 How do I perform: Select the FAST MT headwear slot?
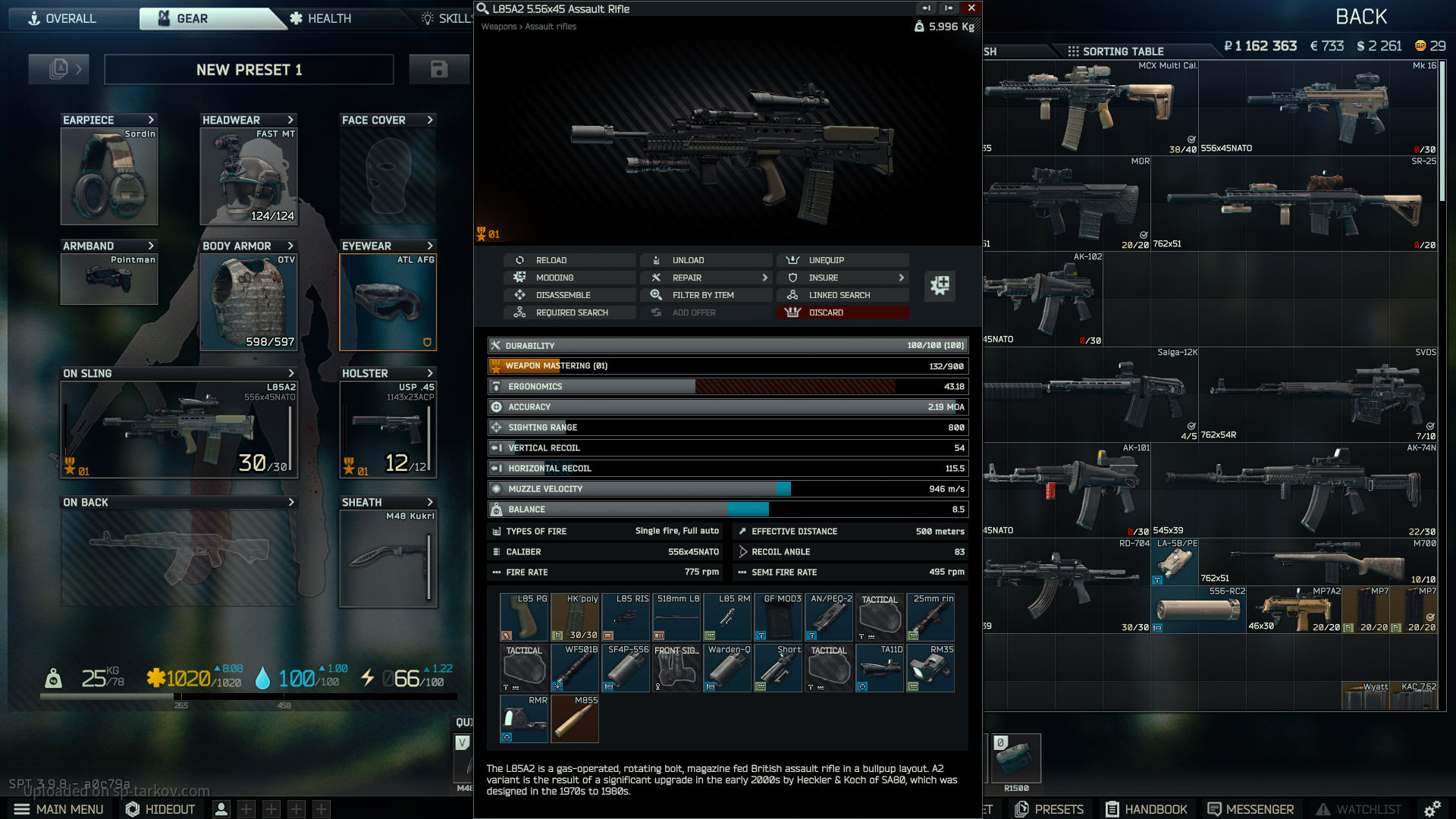[248, 176]
